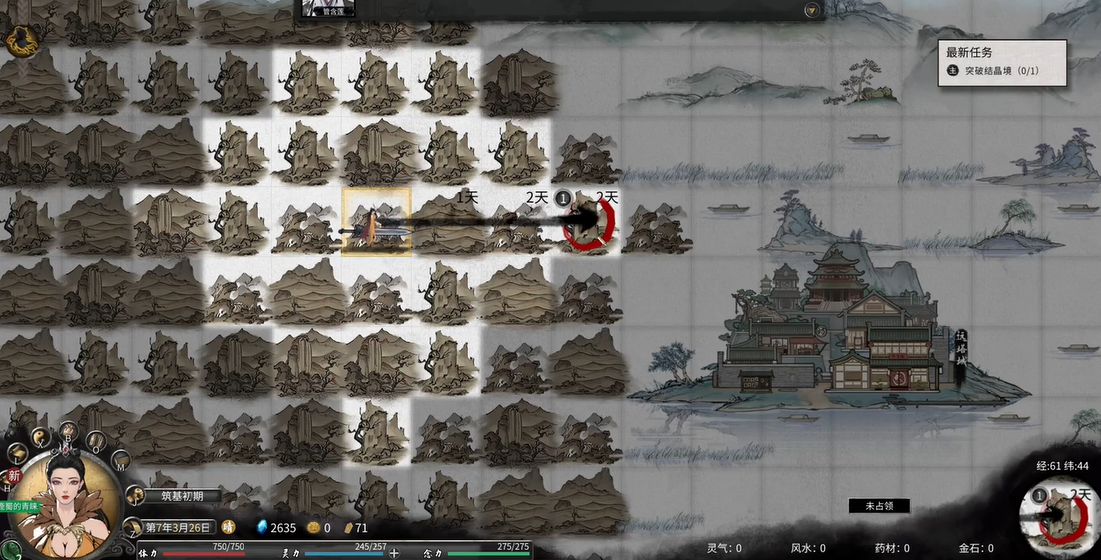Image resolution: width=1101 pixels, height=560 pixels.
Task: Select the NPC portrait on the top bar
Action: (329, 8)
